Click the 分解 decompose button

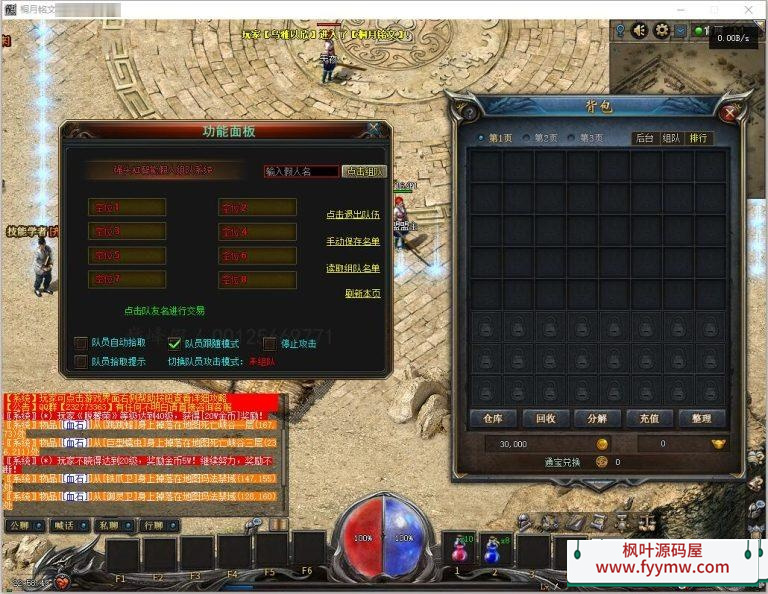597,418
